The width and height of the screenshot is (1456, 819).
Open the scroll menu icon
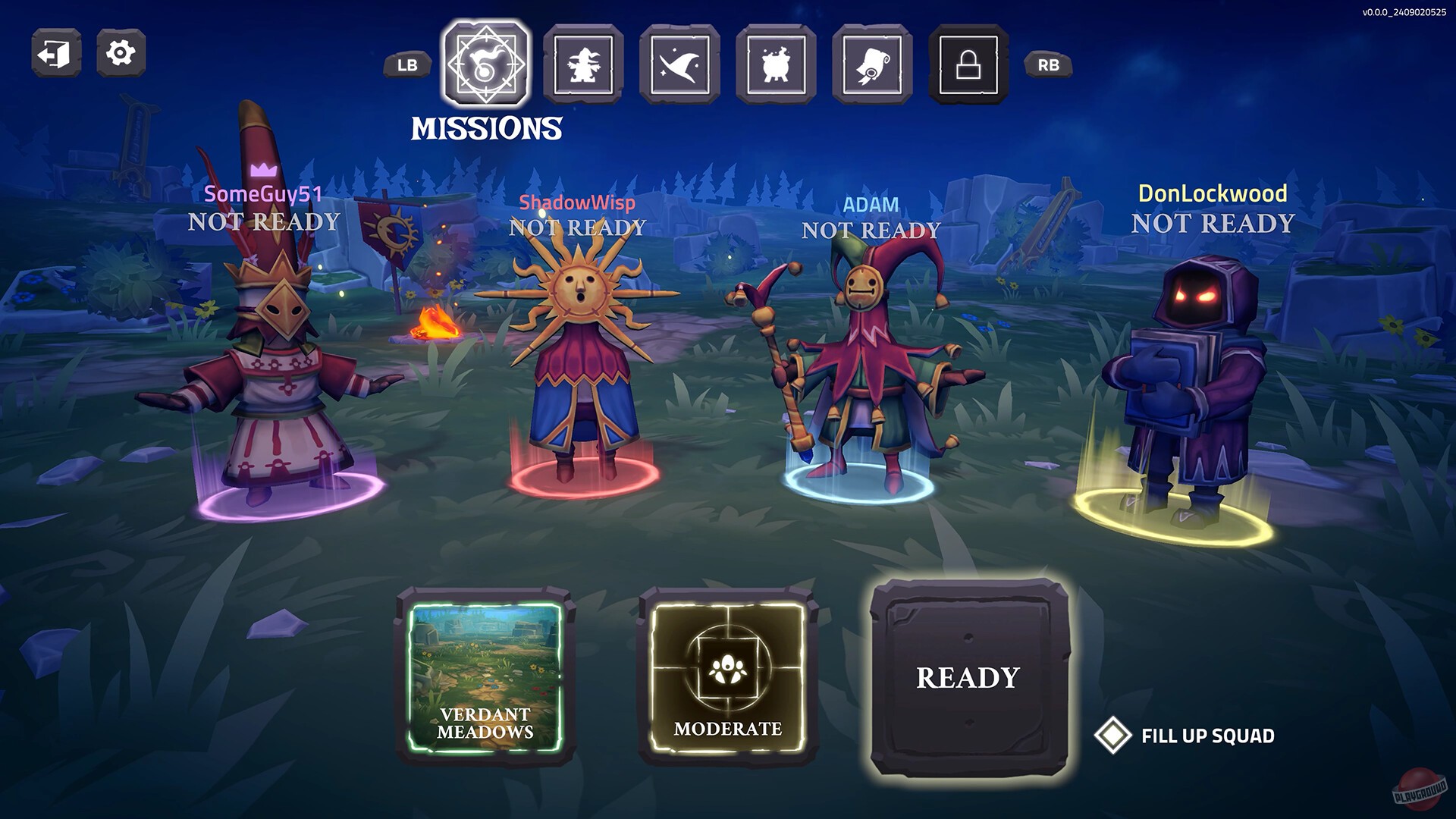click(x=874, y=64)
